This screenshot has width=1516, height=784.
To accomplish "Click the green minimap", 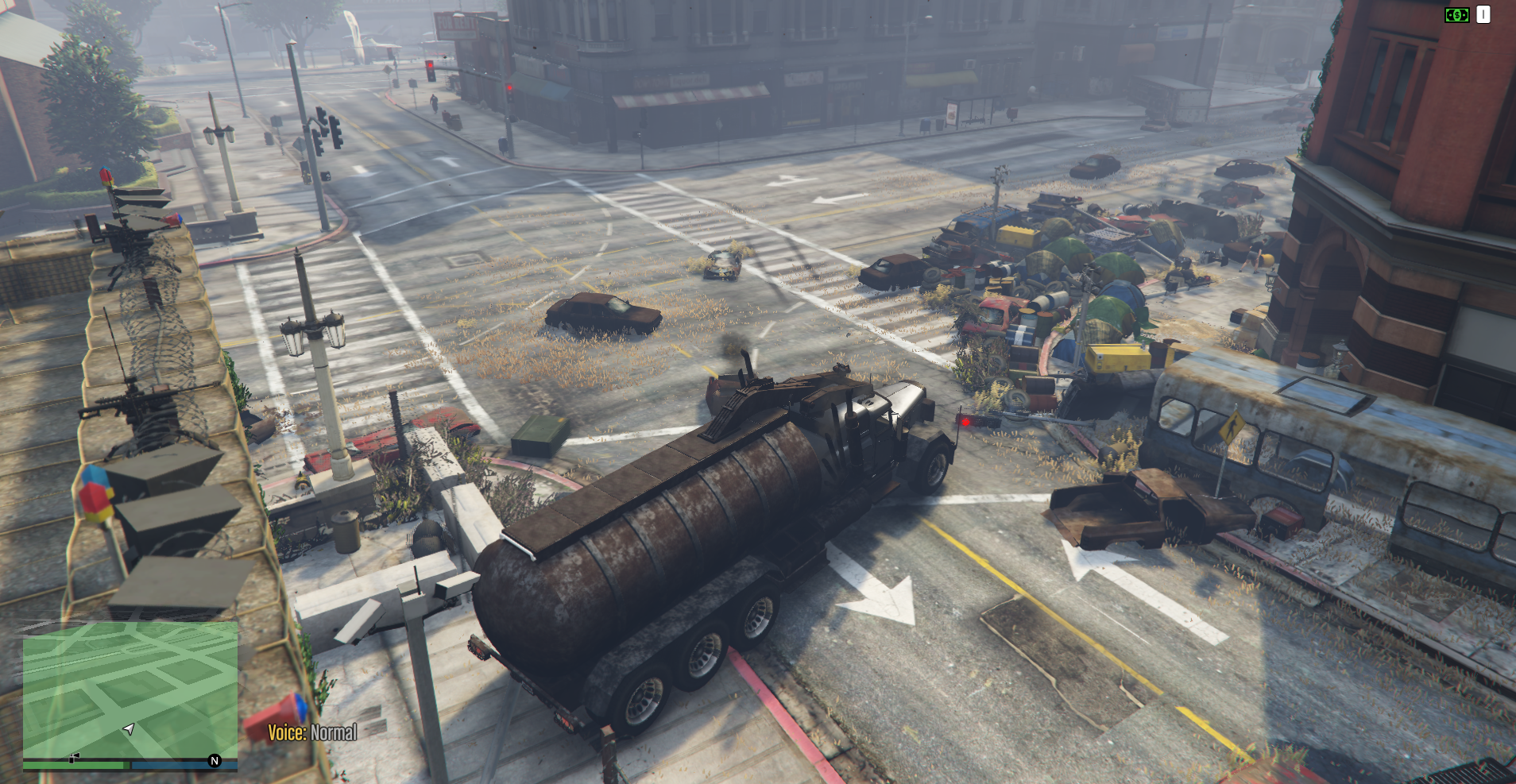I will (x=130, y=689).
